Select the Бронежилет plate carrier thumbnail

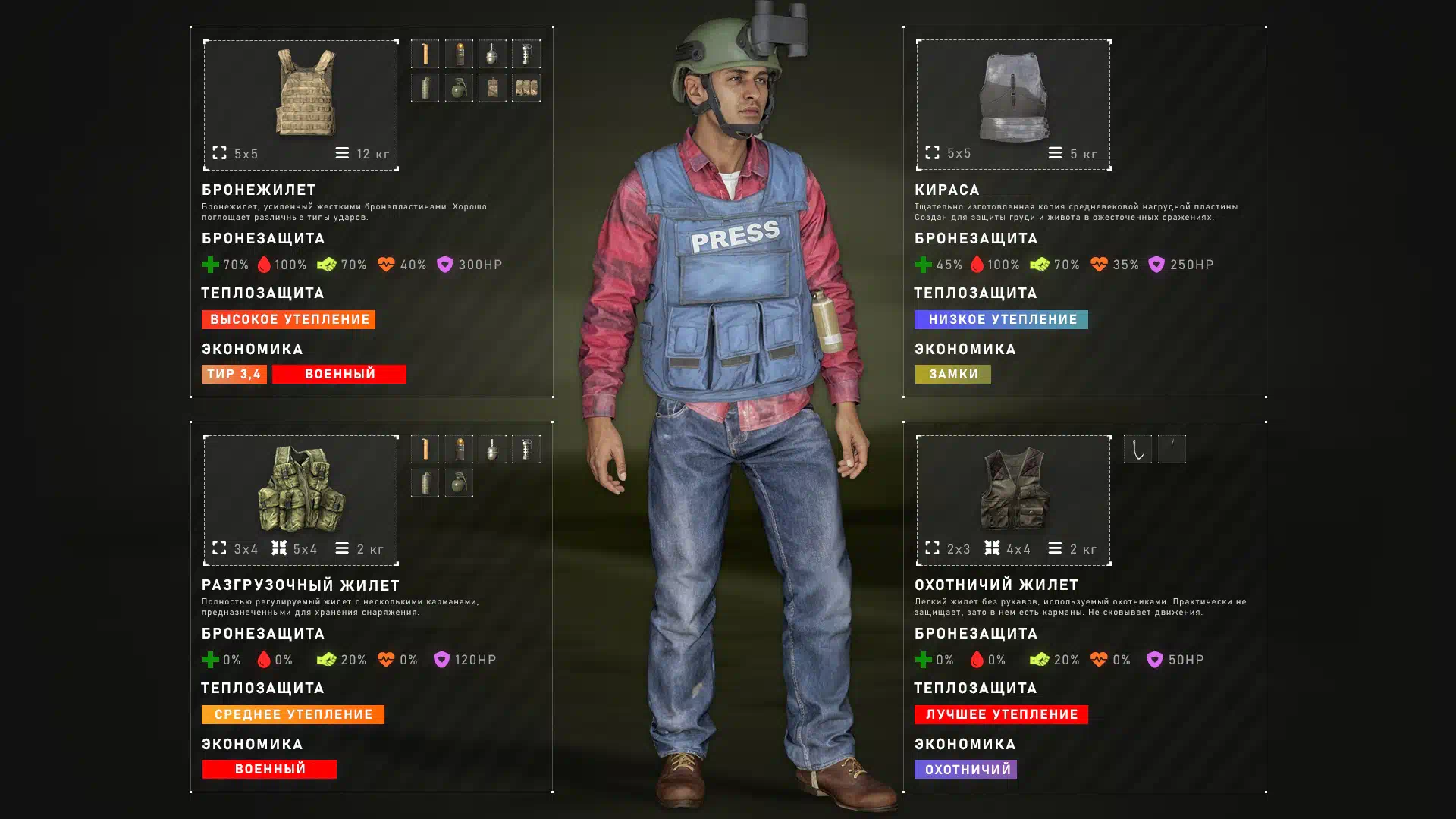(304, 93)
